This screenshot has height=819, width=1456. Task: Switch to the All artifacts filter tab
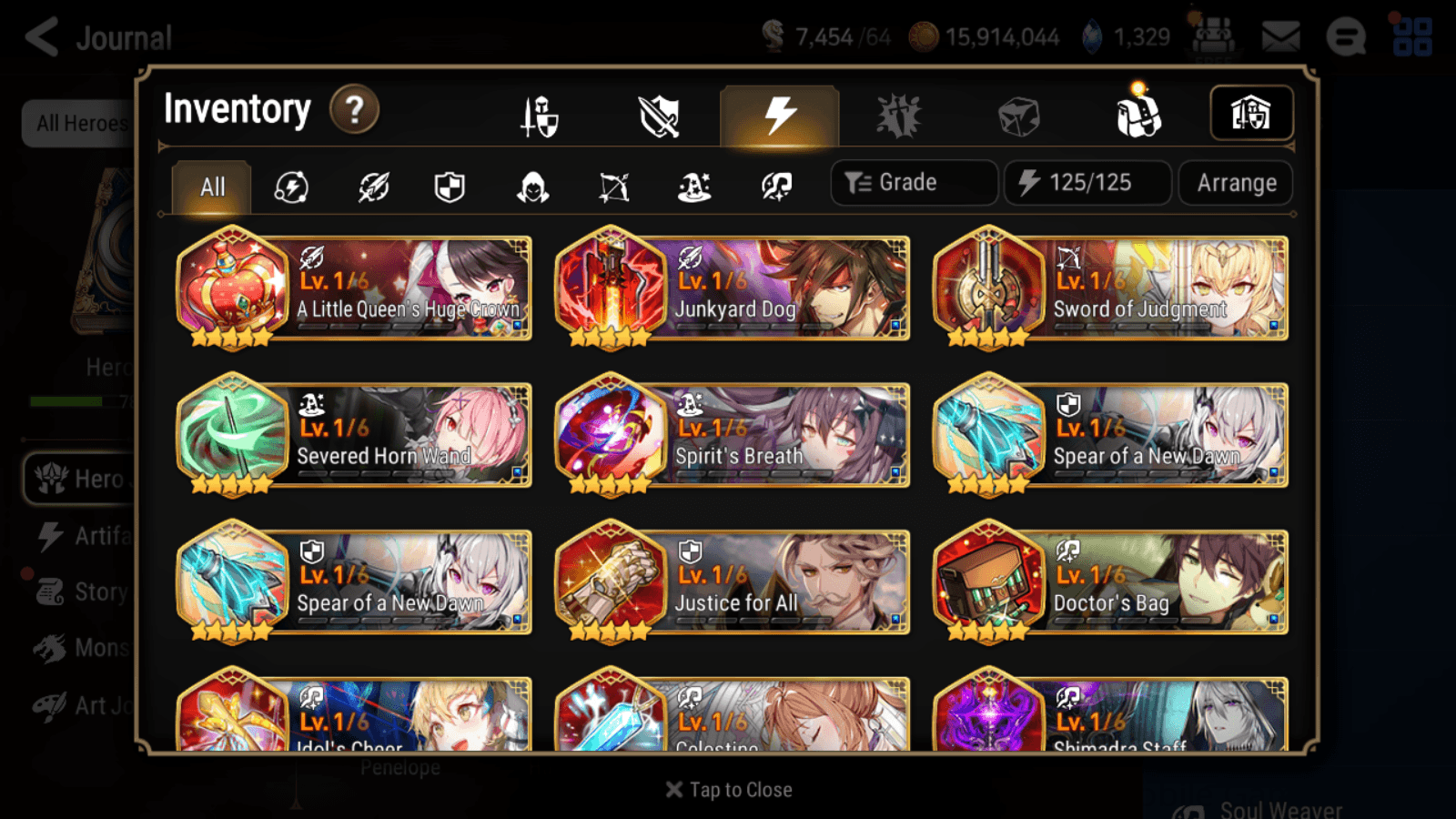pos(211,187)
